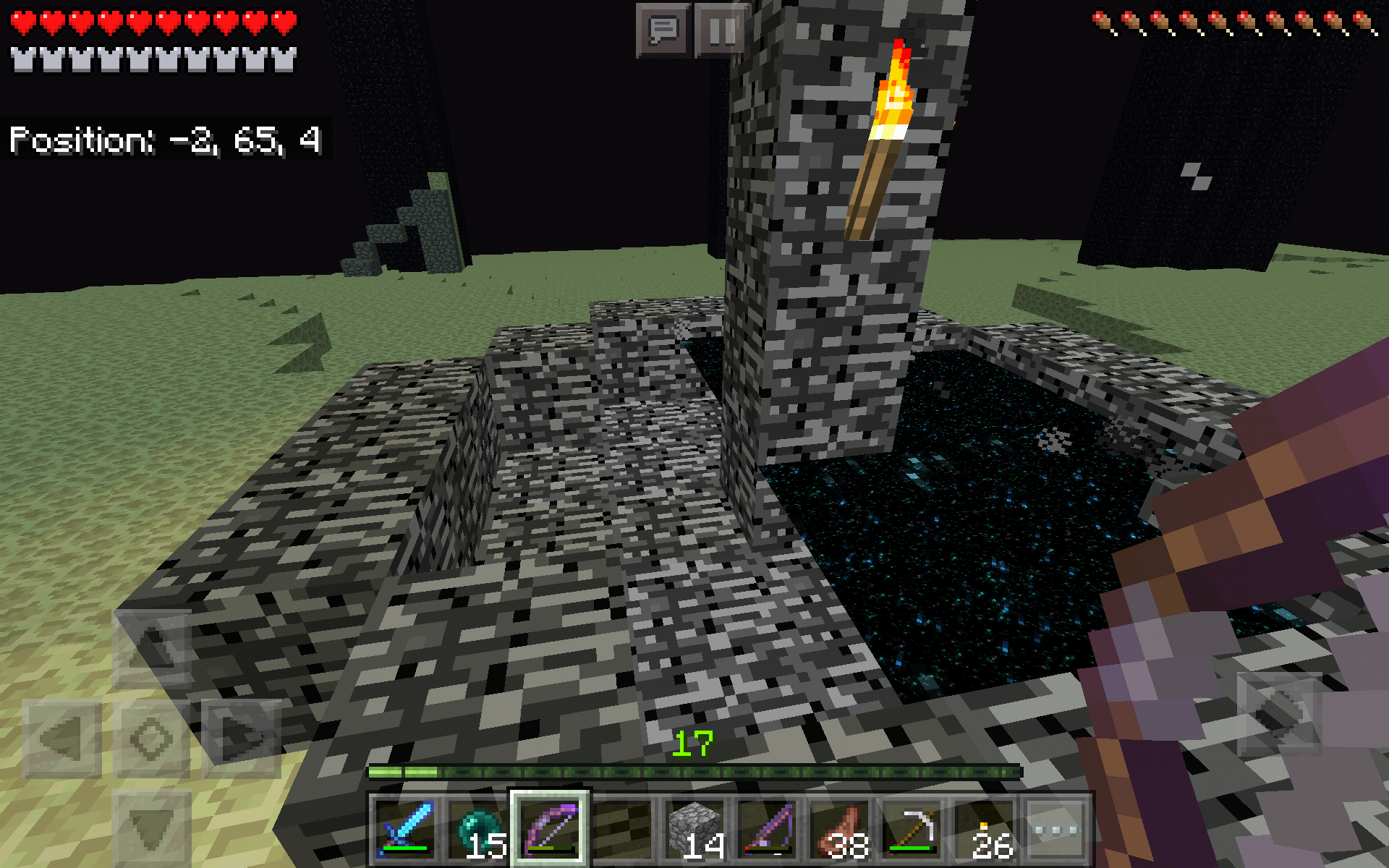
Task: Select the ender pearls stack
Action: click(x=477, y=829)
